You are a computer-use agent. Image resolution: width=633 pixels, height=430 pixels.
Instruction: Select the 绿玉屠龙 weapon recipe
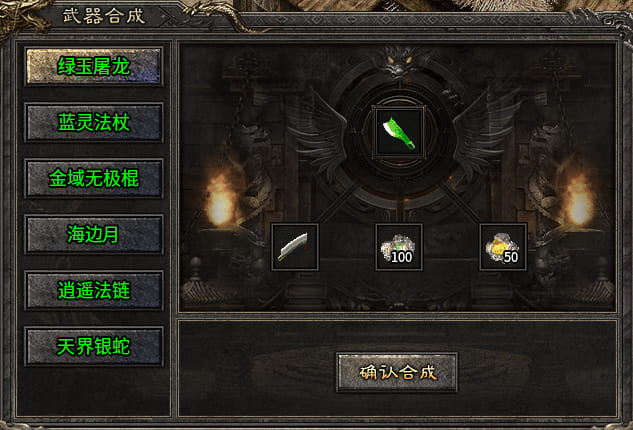point(95,68)
